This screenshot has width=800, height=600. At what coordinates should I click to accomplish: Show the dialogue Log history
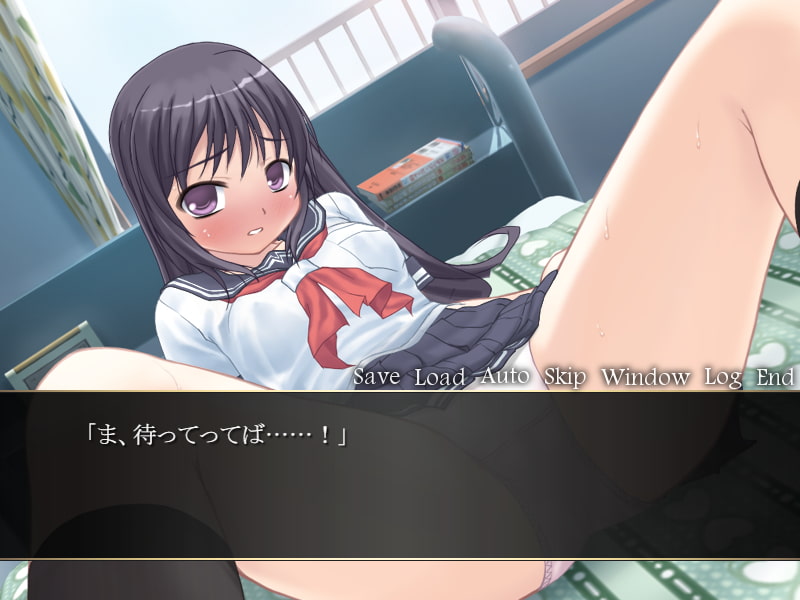coord(722,377)
